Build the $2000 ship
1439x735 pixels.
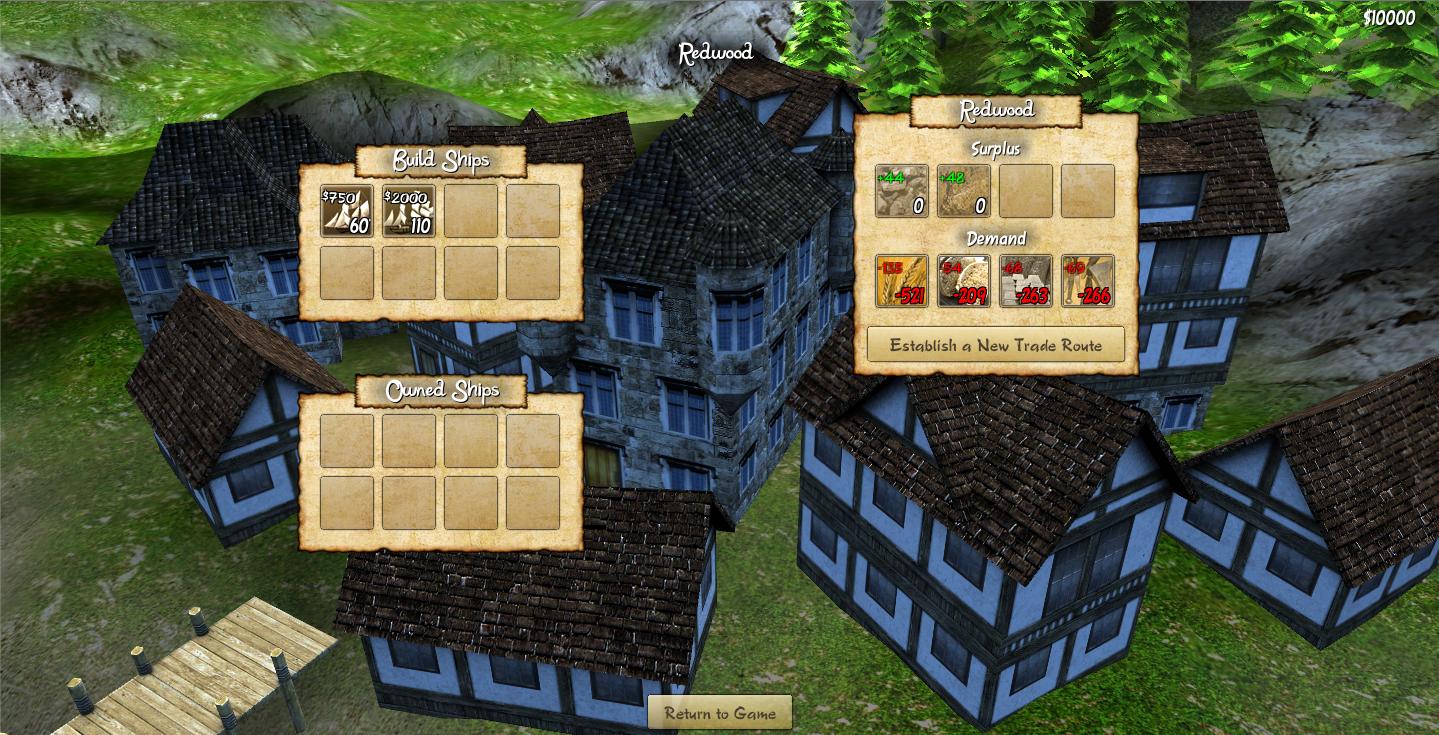tap(408, 211)
